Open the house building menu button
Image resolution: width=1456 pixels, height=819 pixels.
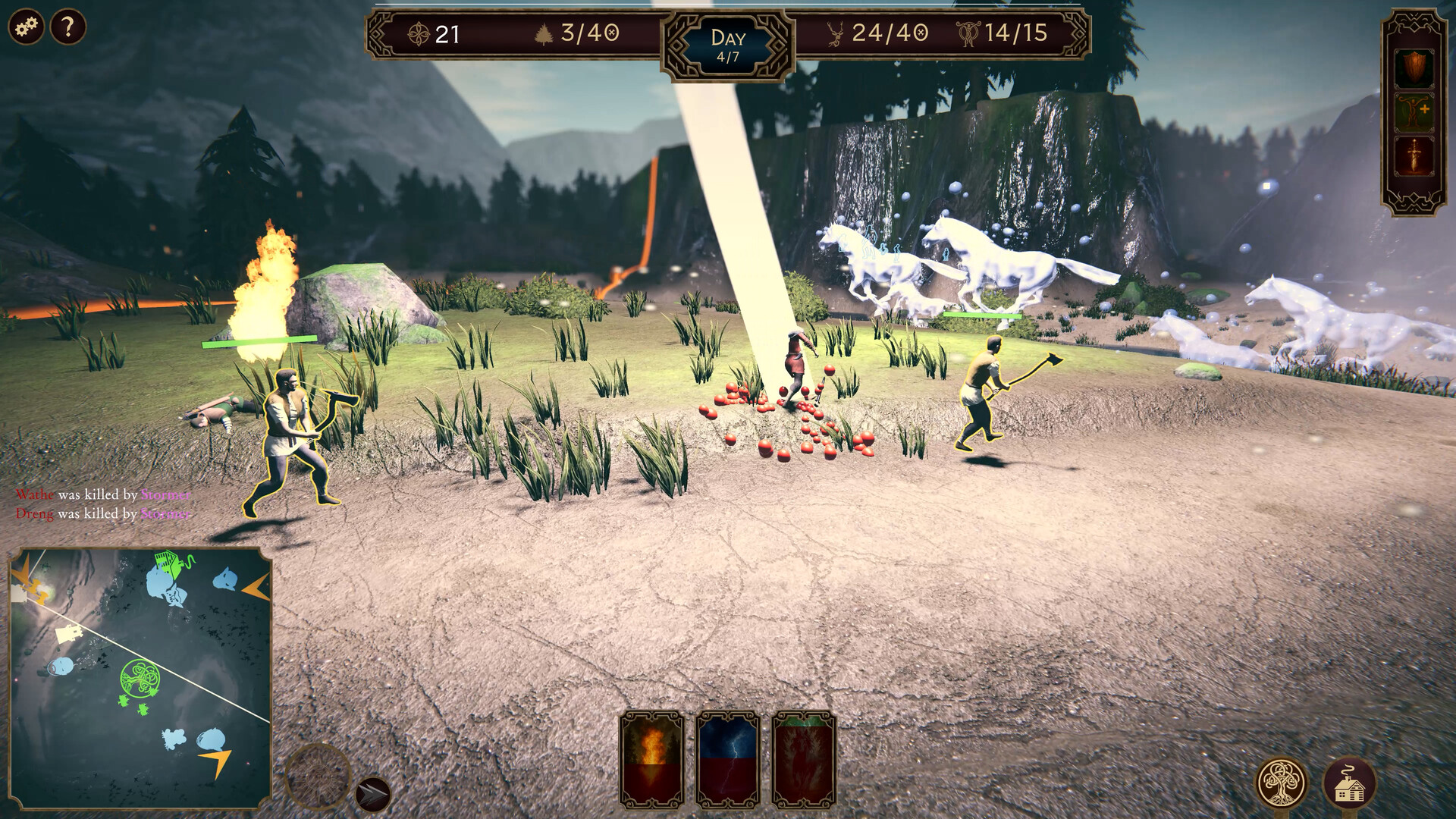coord(1349,784)
